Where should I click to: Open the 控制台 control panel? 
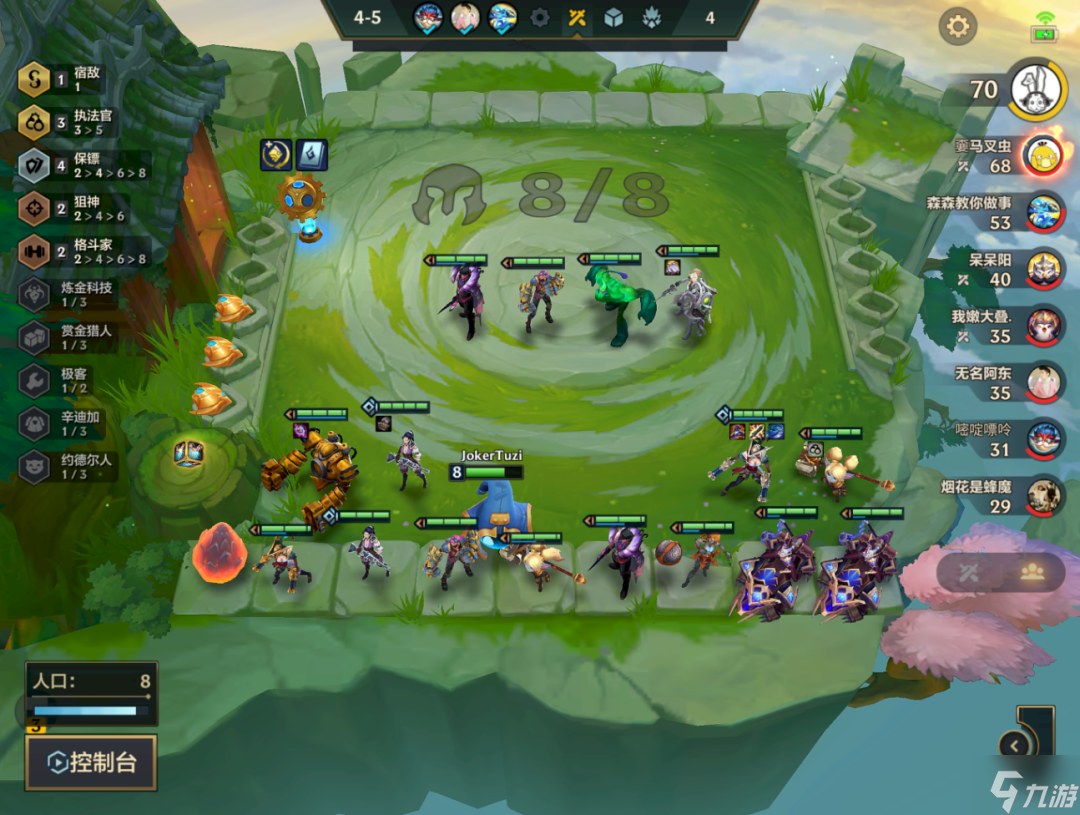[x=91, y=763]
